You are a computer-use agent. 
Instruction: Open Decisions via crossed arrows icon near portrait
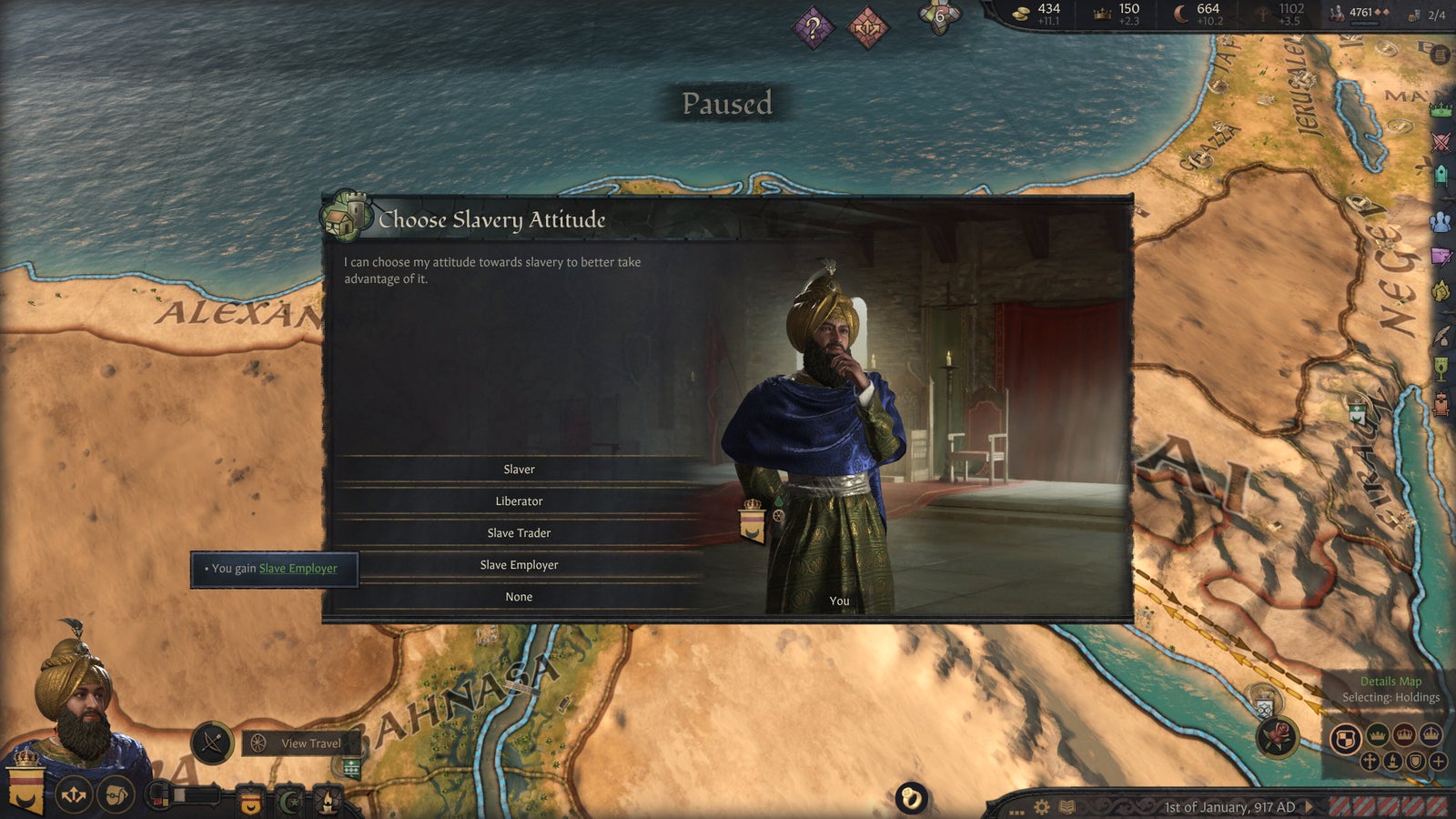pyautogui.click(x=75, y=794)
